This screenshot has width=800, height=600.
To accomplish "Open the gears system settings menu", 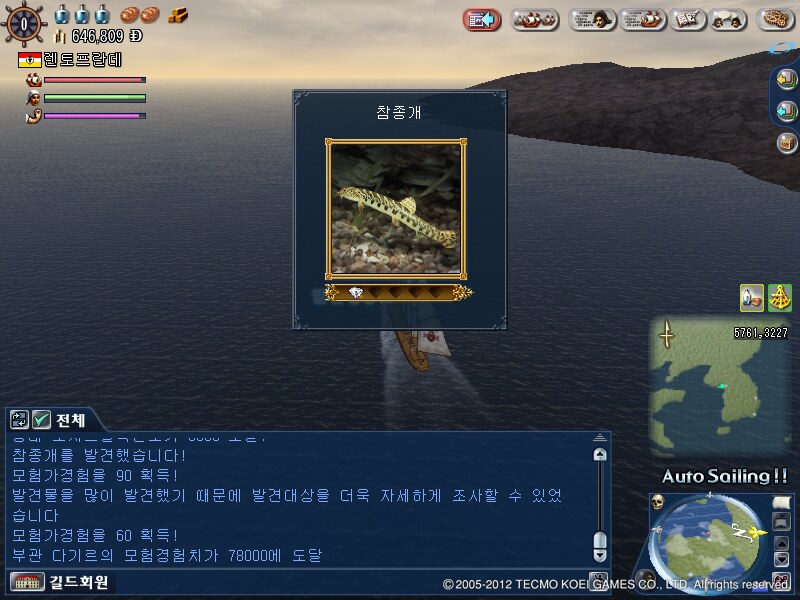I will click(776, 19).
